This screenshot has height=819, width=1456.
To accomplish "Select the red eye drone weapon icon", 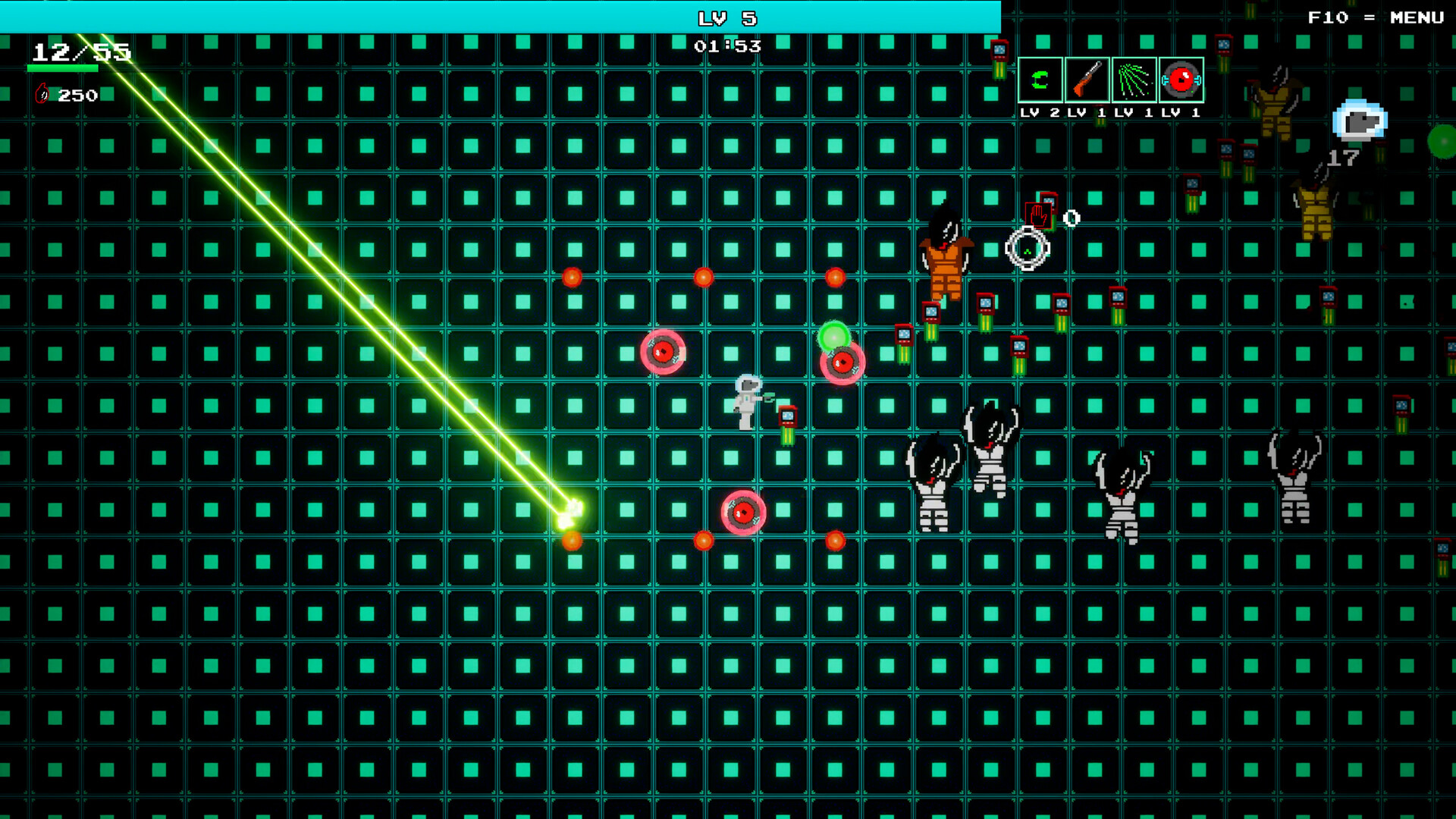I will tap(1183, 81).
